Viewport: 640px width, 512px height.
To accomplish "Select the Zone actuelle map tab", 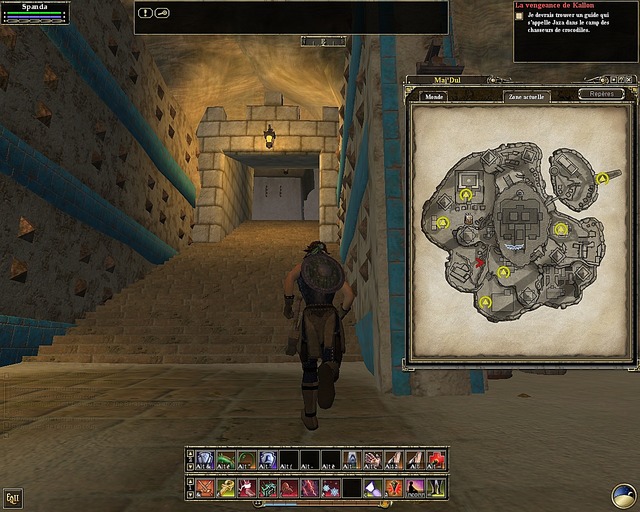I will pos(528,97).
